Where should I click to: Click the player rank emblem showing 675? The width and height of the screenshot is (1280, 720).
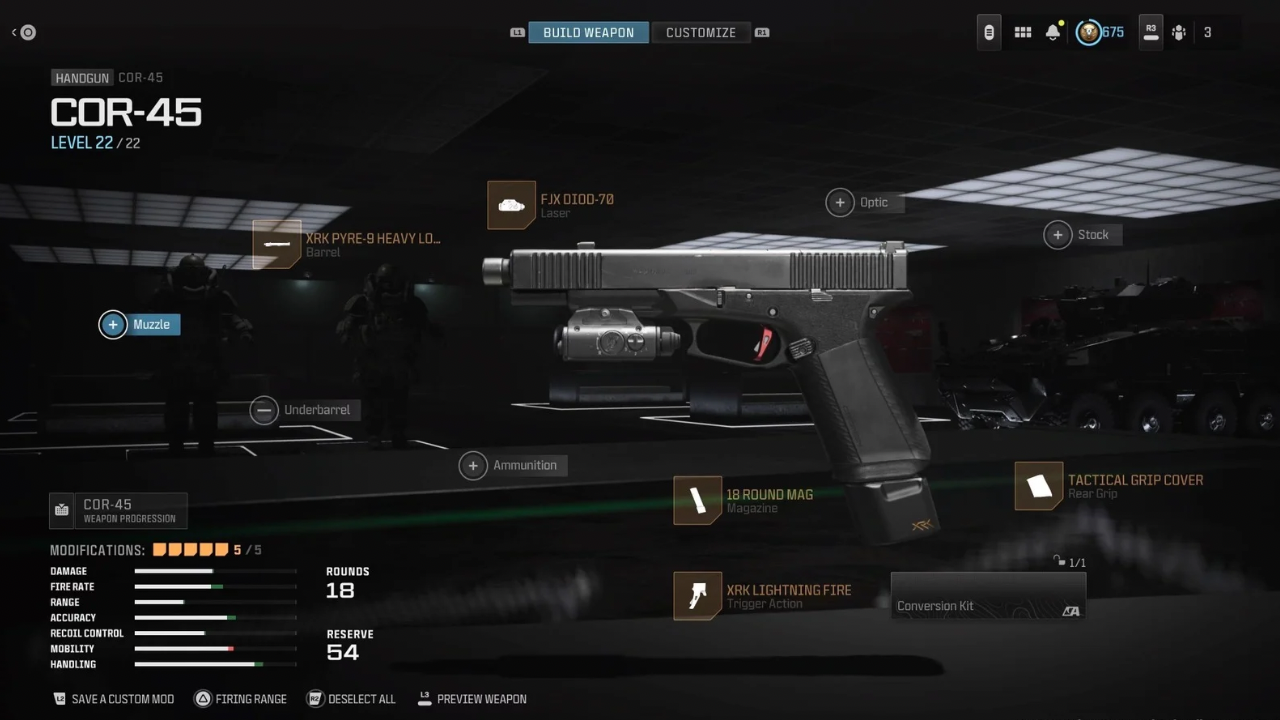pos(1089,32)
